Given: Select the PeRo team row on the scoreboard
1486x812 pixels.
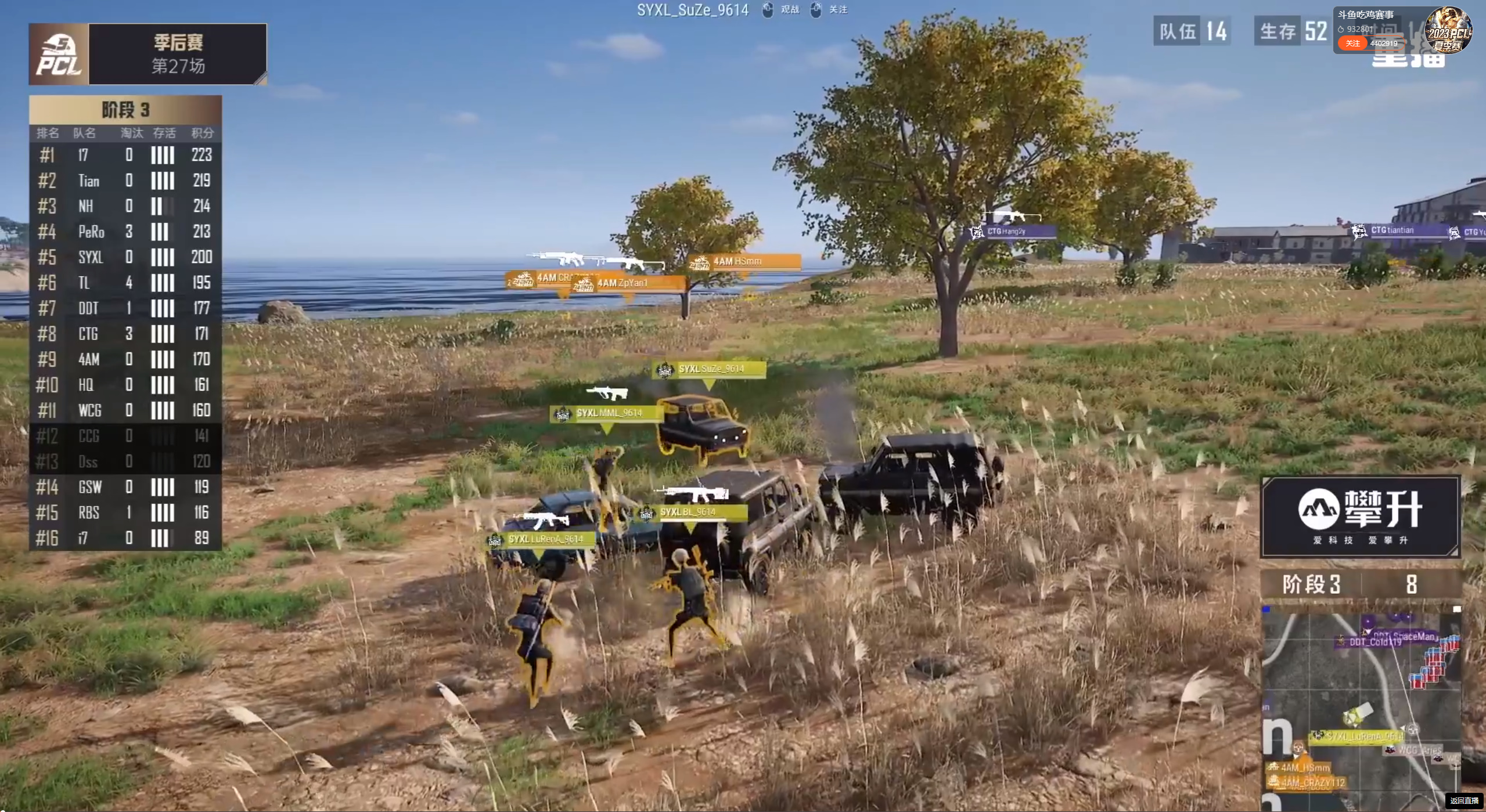Looking at the screenshot, I should 125,232.
